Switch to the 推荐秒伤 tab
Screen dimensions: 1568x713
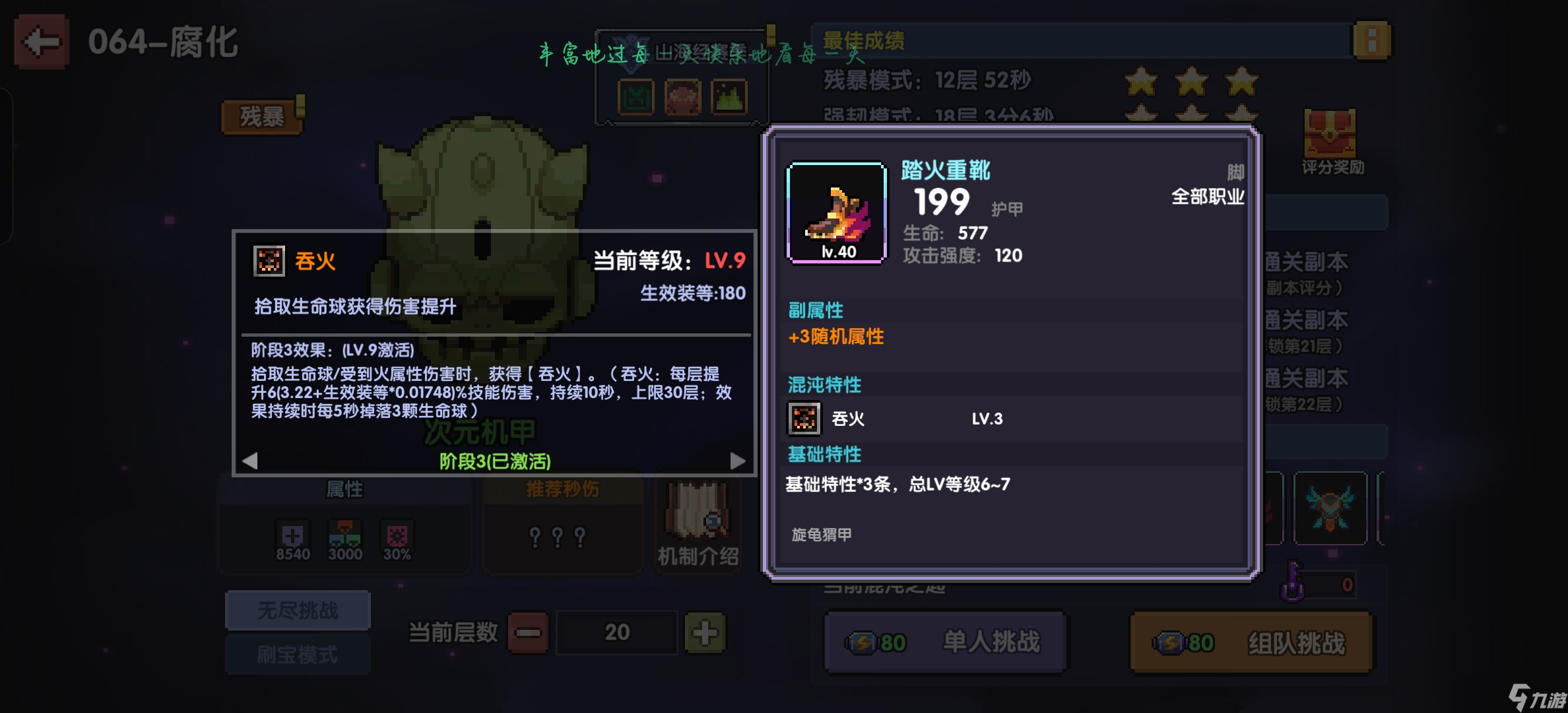pos(562,489)
